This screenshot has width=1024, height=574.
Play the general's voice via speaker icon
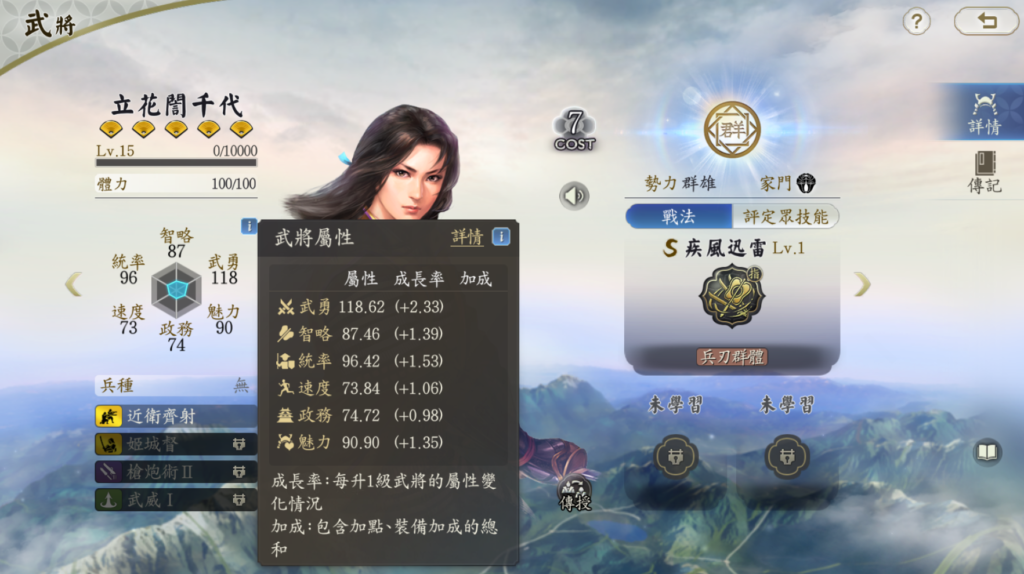click(574, 195)
